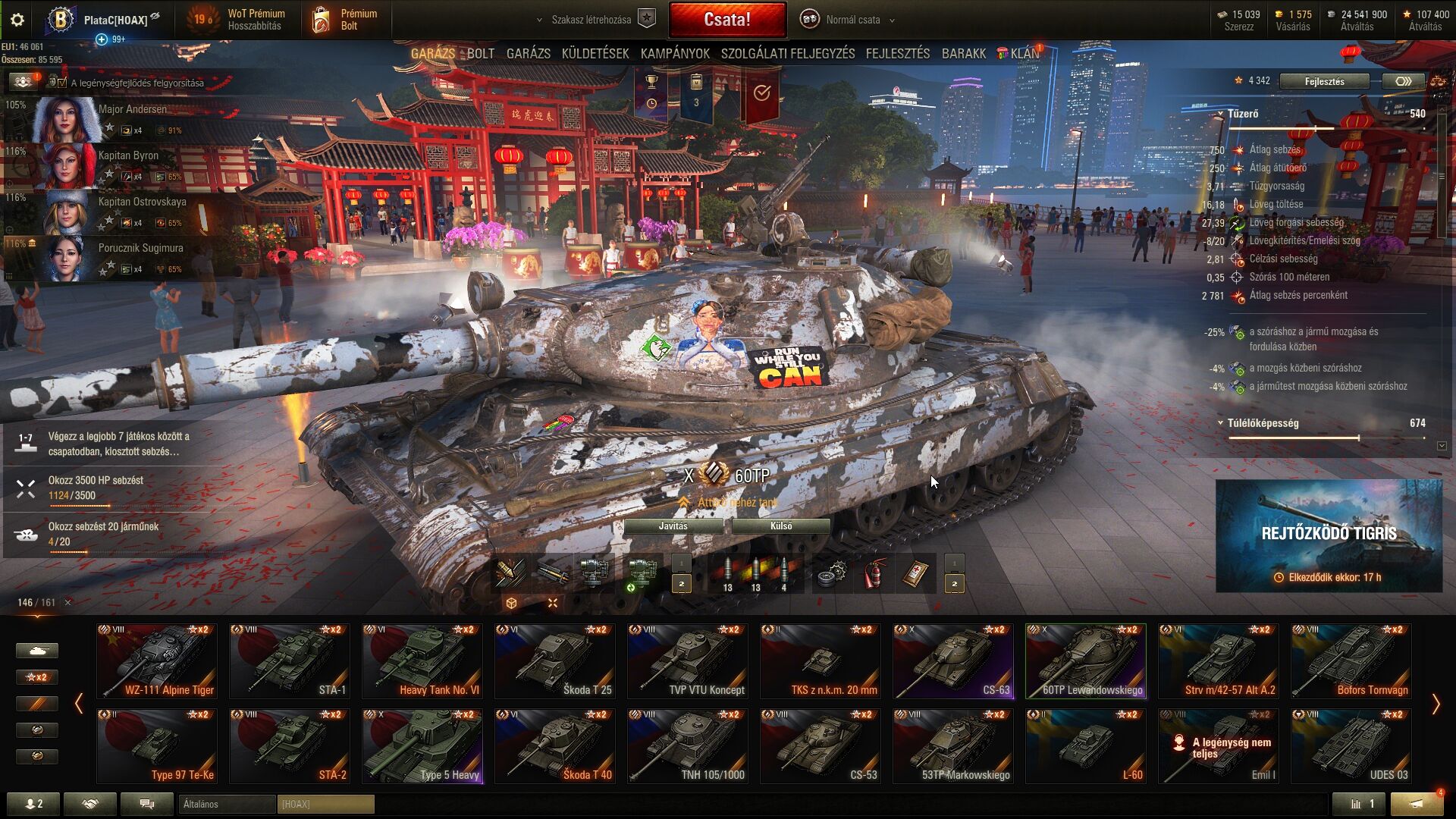
Task: Switch to the KÜLDETÉSEK tab
Action: [x=595, y=54]
